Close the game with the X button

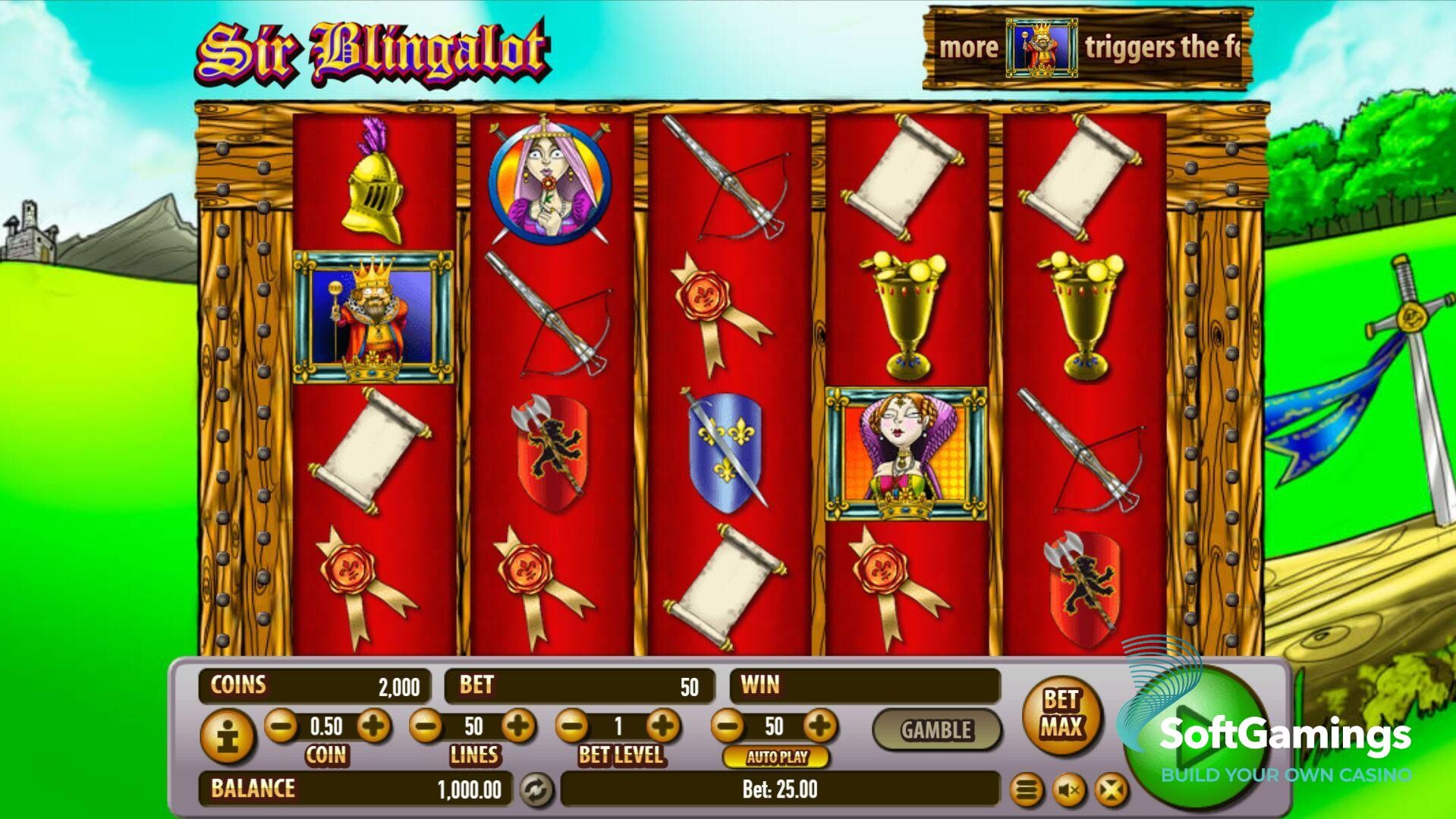point(1111,790)
